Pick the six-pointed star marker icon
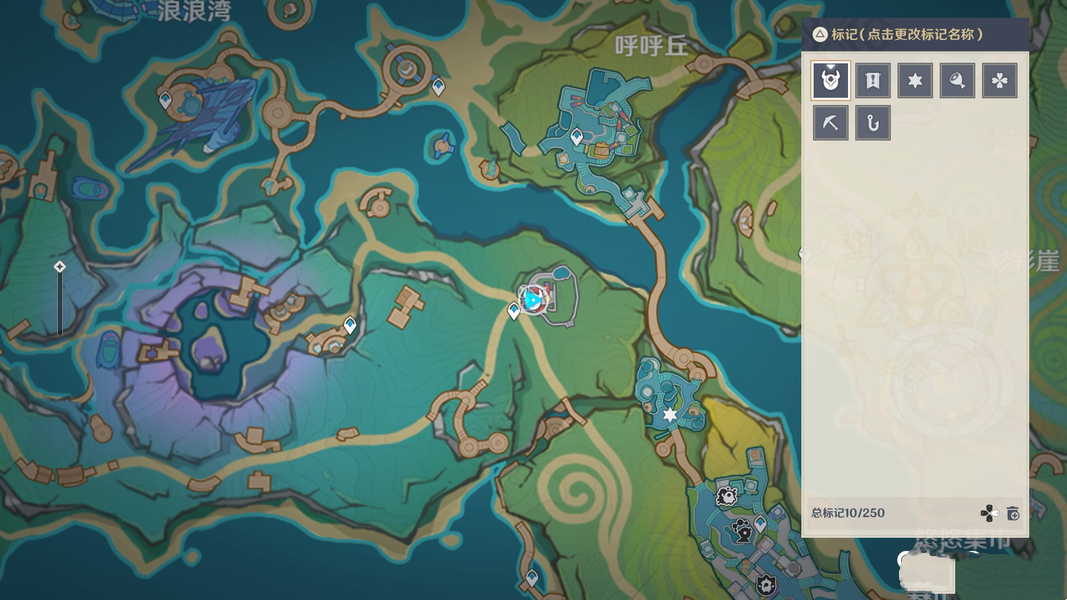1067x600 pixels. tap(915, 81)
